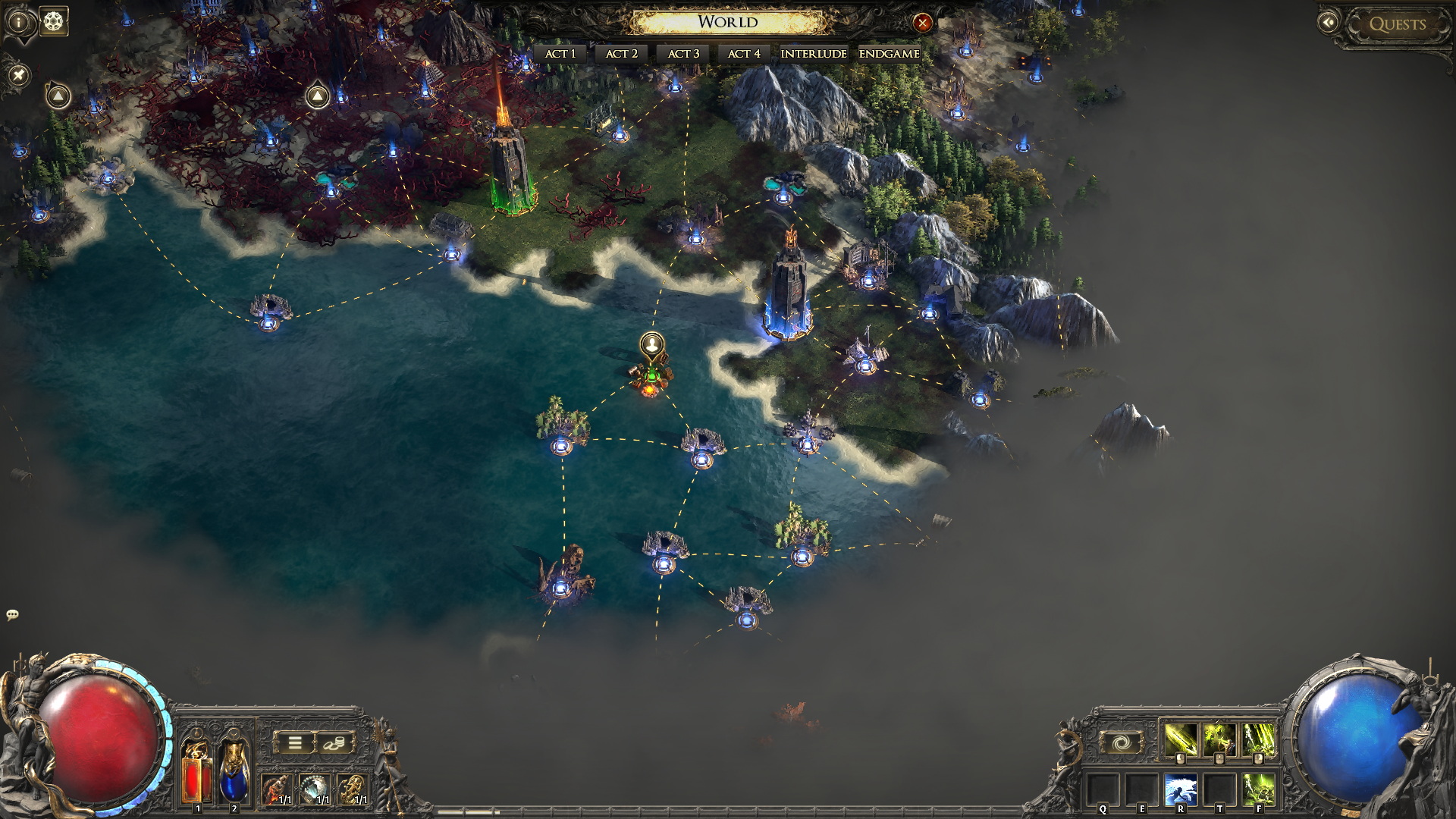Open the Act 3 map tab

pos(683,54)
